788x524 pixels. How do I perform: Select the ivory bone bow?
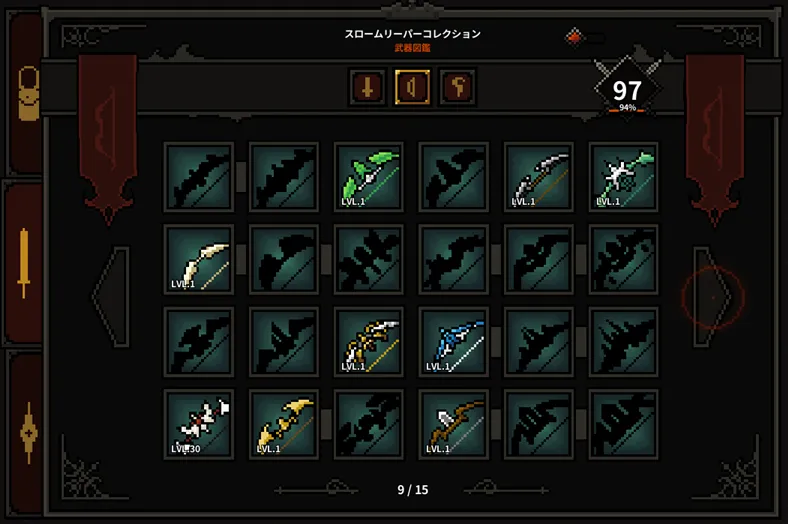(199, 260)
